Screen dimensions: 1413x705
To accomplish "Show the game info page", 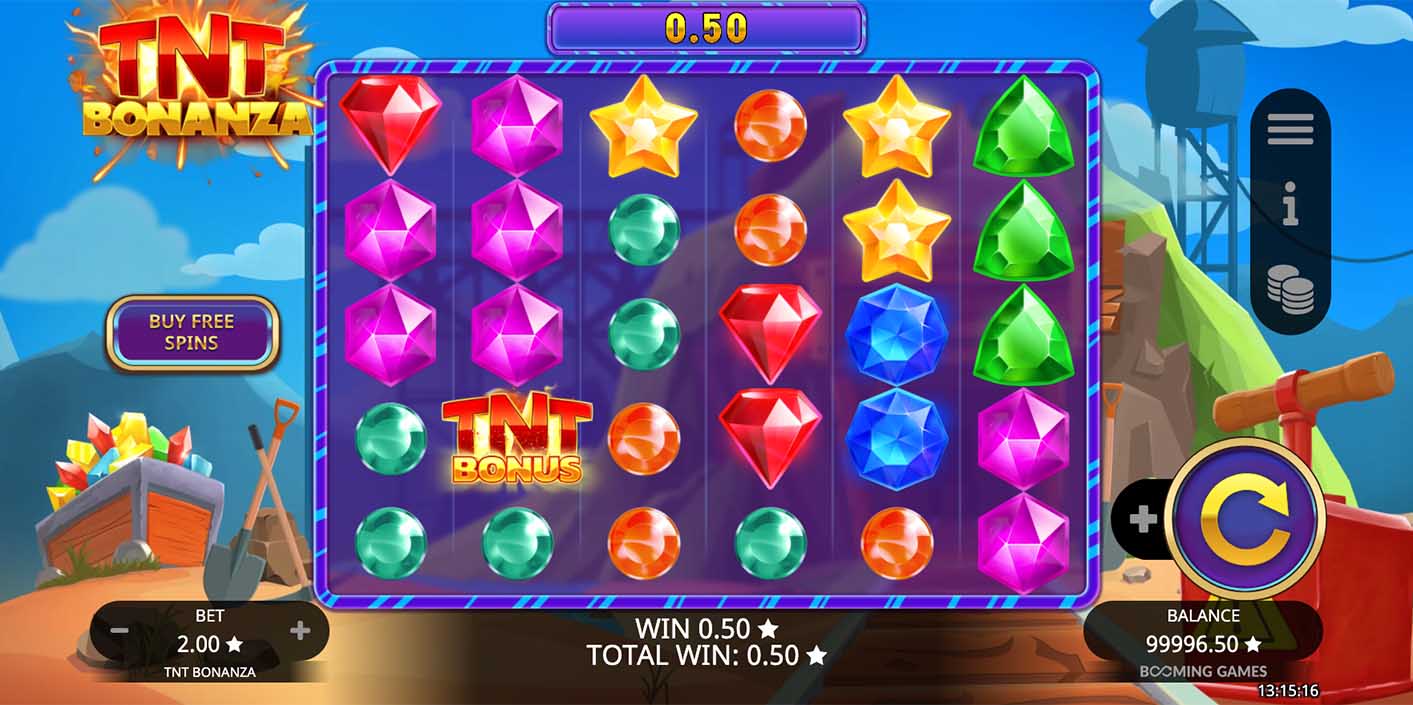I will pos(1290,208).
